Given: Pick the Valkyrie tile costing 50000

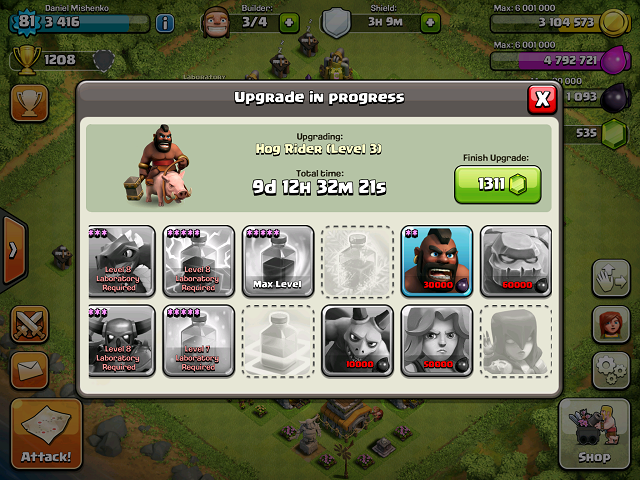Looking at the screenshot, I should coord(437,340).
